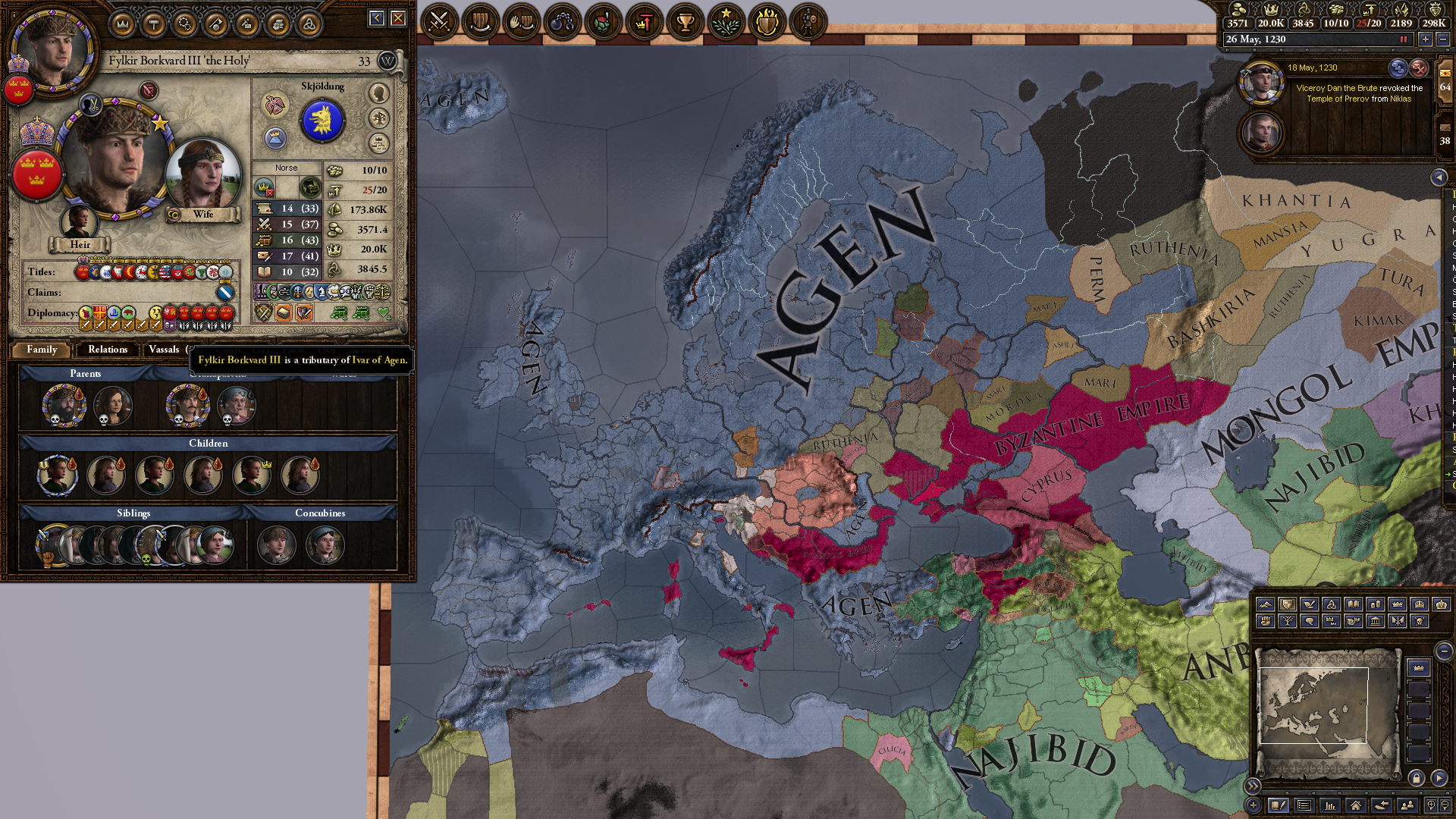
Task: Open revolt risk map mode with fist icon
Action: tap(1266, 621)
